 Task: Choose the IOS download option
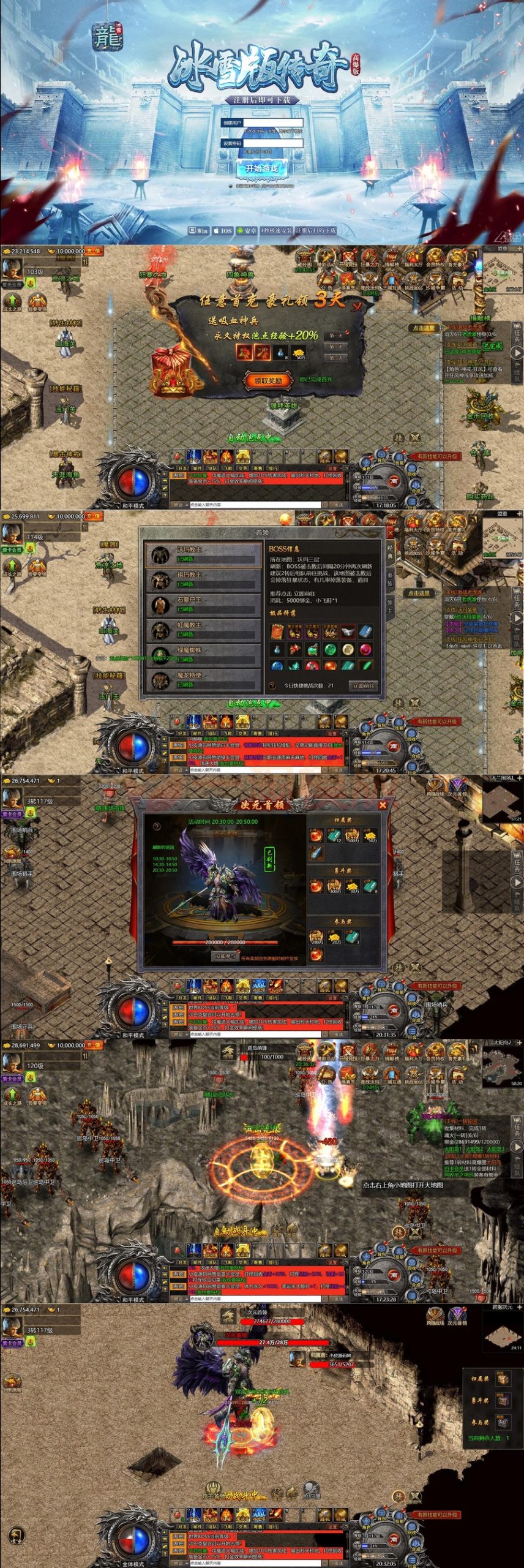pyautogui.click(x=222, y=231)
